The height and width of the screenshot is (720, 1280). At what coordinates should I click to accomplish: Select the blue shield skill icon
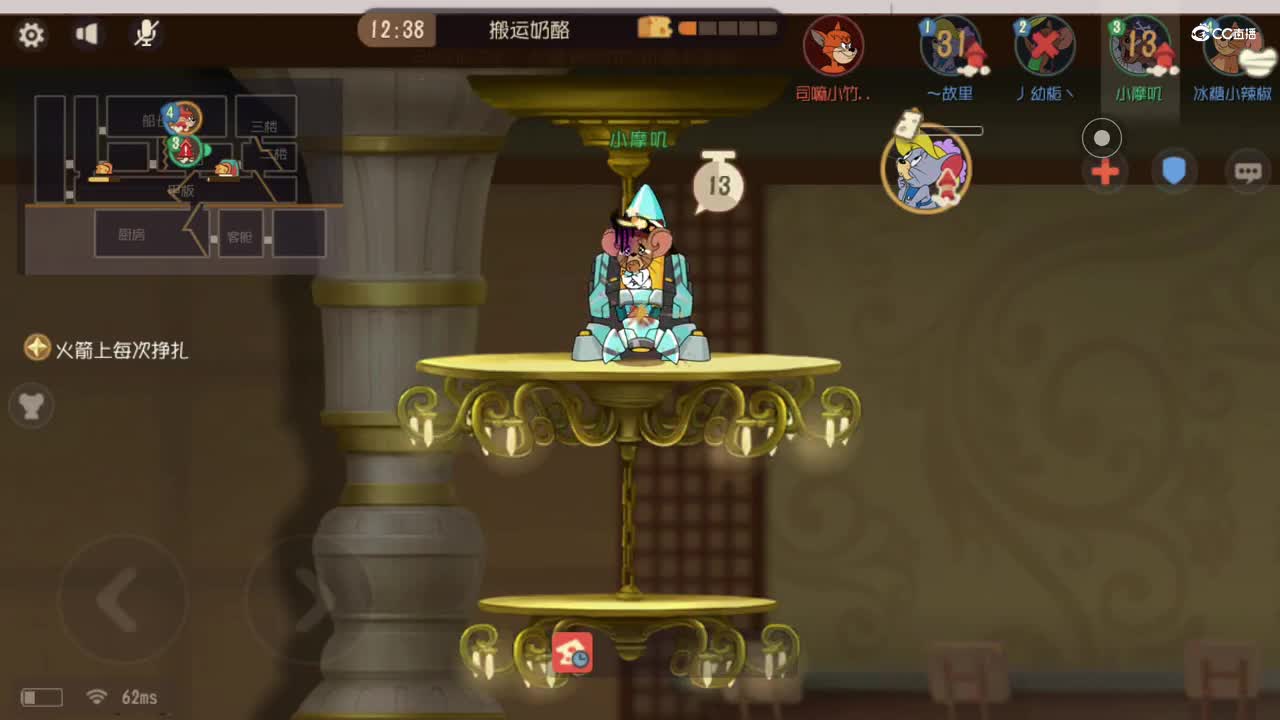[x=1174, y=172]
